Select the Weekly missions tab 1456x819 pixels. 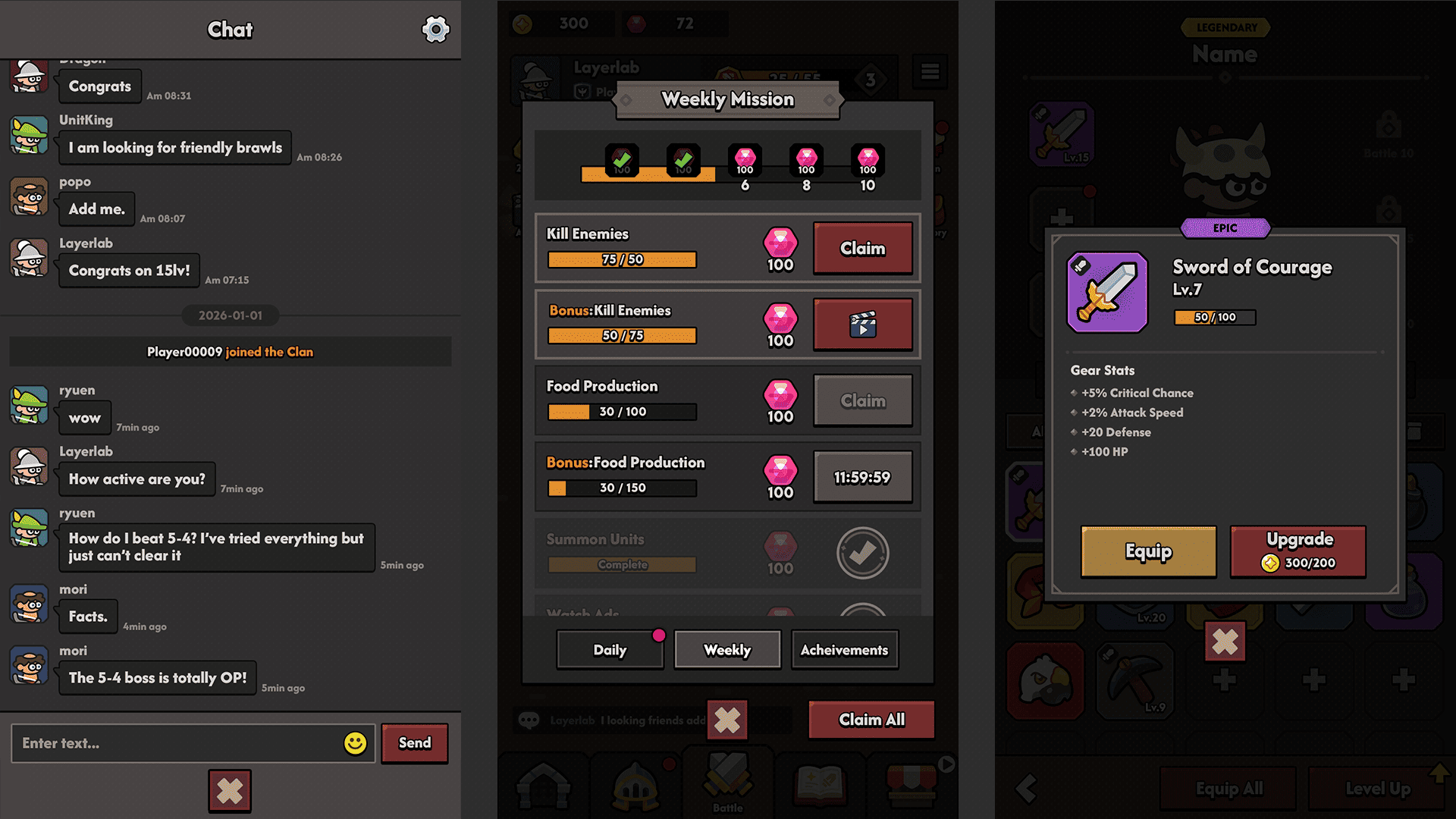pyautogui.click(x=727, y=650)
